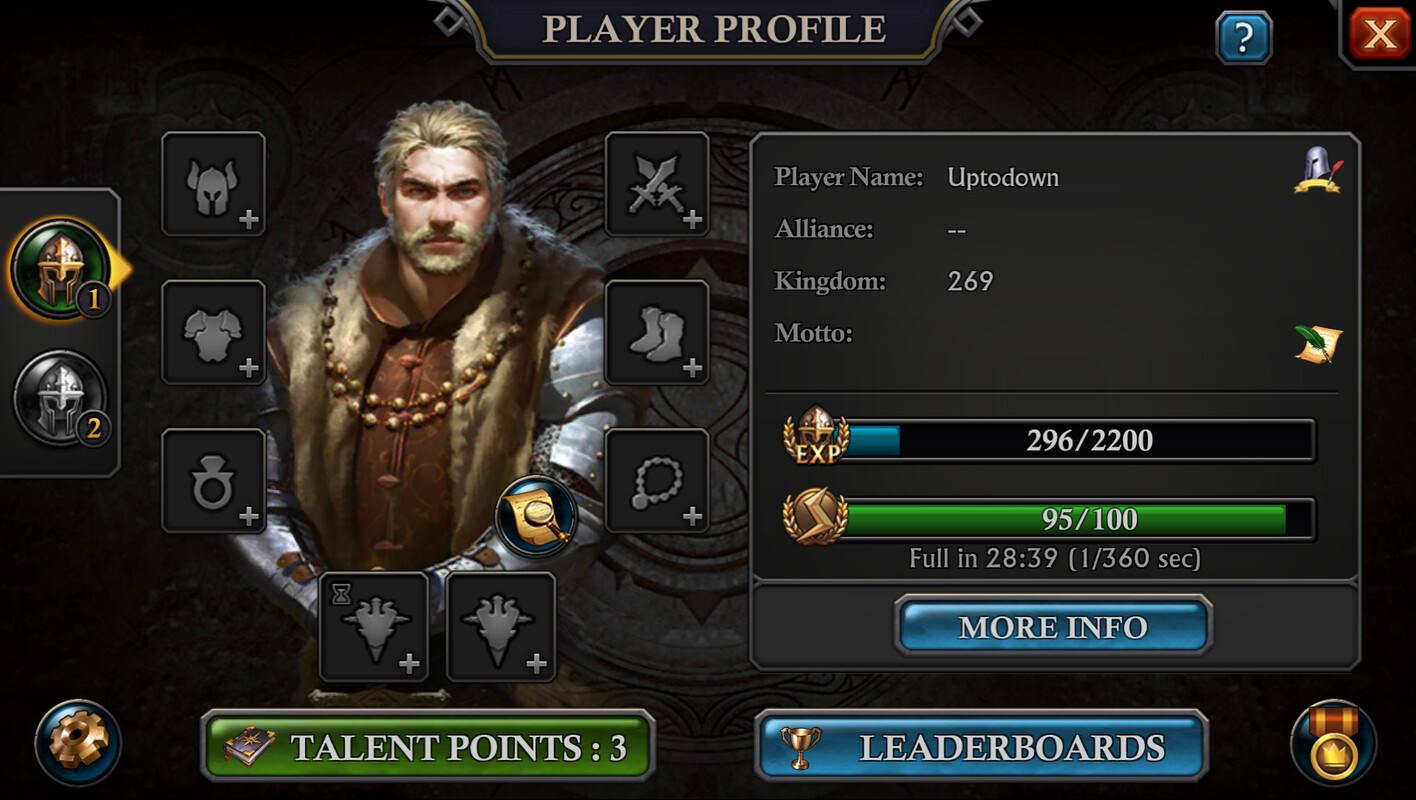Select the necklace equipment slot
This screenshot has height=800, width=1416.
click(x=657, y=481)
